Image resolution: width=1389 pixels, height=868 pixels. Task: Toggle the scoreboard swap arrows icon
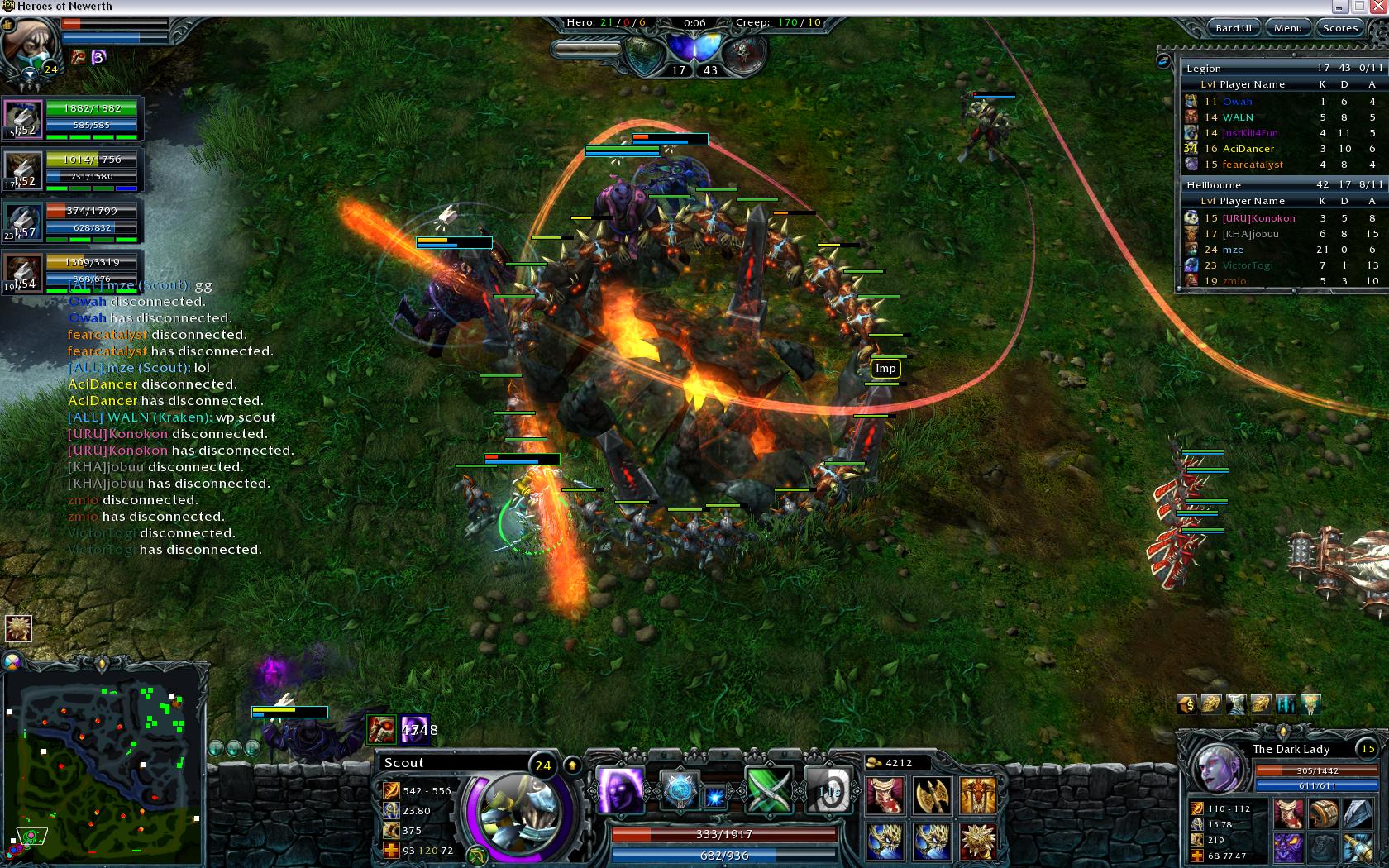pyautogui.click(x=1163, y=60)
